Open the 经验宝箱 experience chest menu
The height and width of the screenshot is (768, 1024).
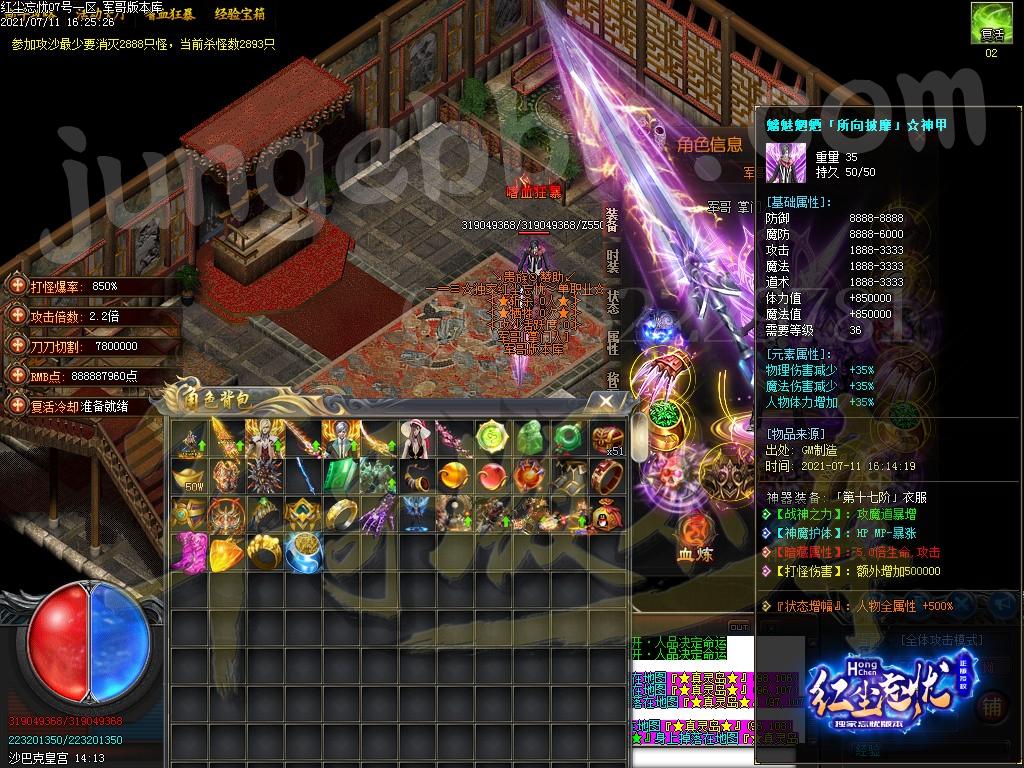(240, 14)
